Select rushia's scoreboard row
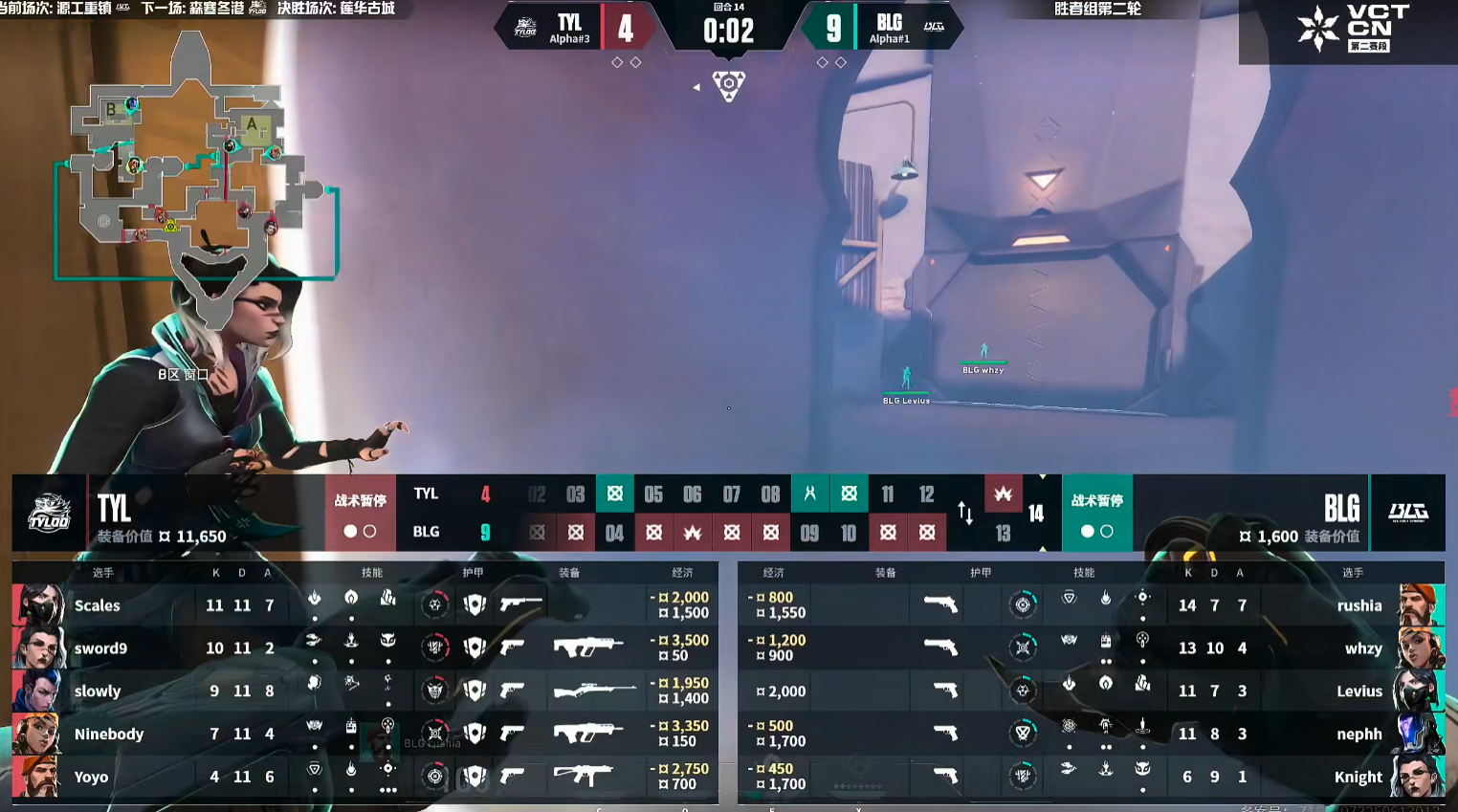The width and height of the screenshot is (1458, 812). tap(1091, 604)
